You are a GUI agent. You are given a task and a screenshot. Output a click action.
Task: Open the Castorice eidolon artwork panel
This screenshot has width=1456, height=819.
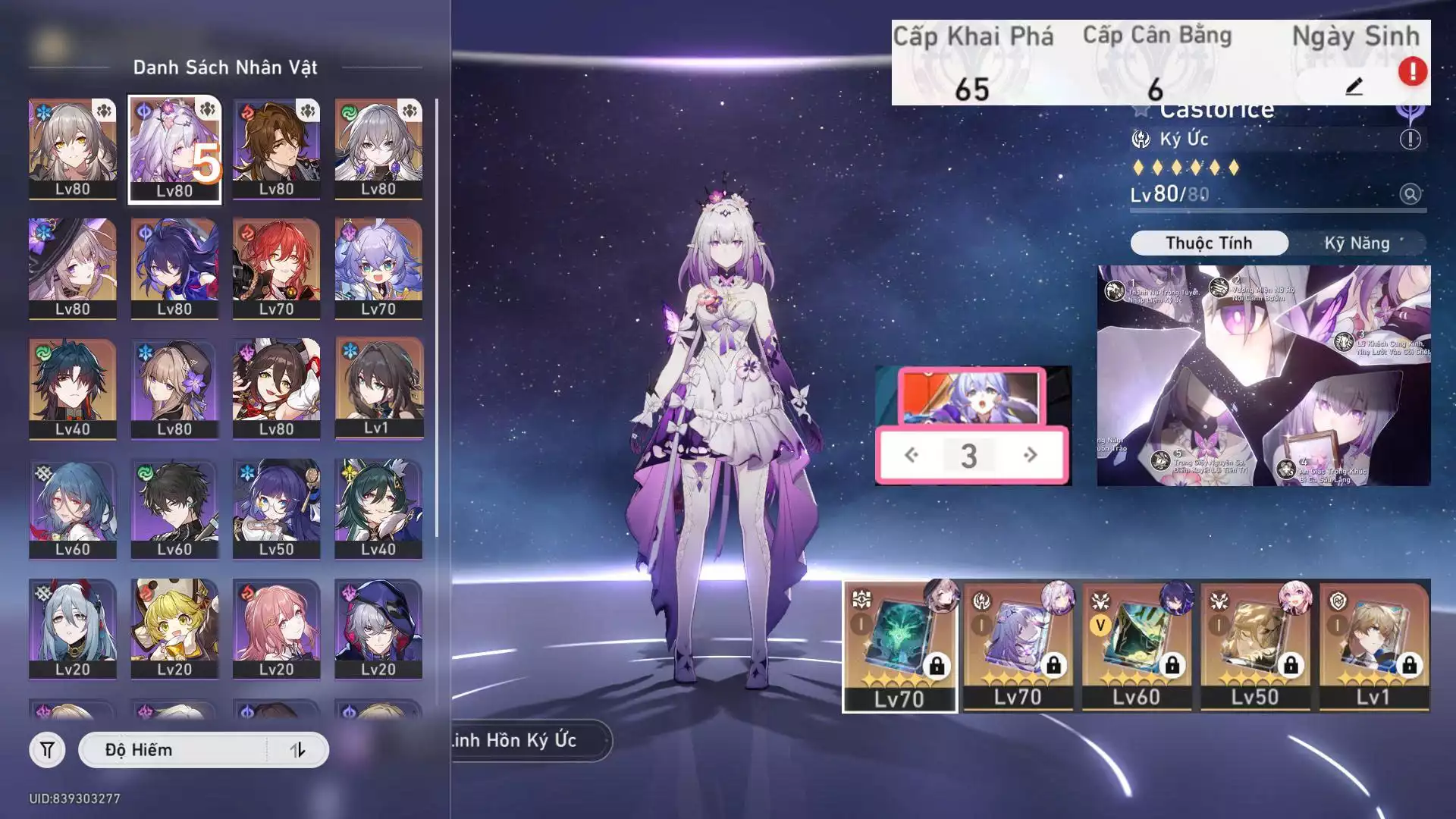pyautogui.click(x=1263, y=375)
